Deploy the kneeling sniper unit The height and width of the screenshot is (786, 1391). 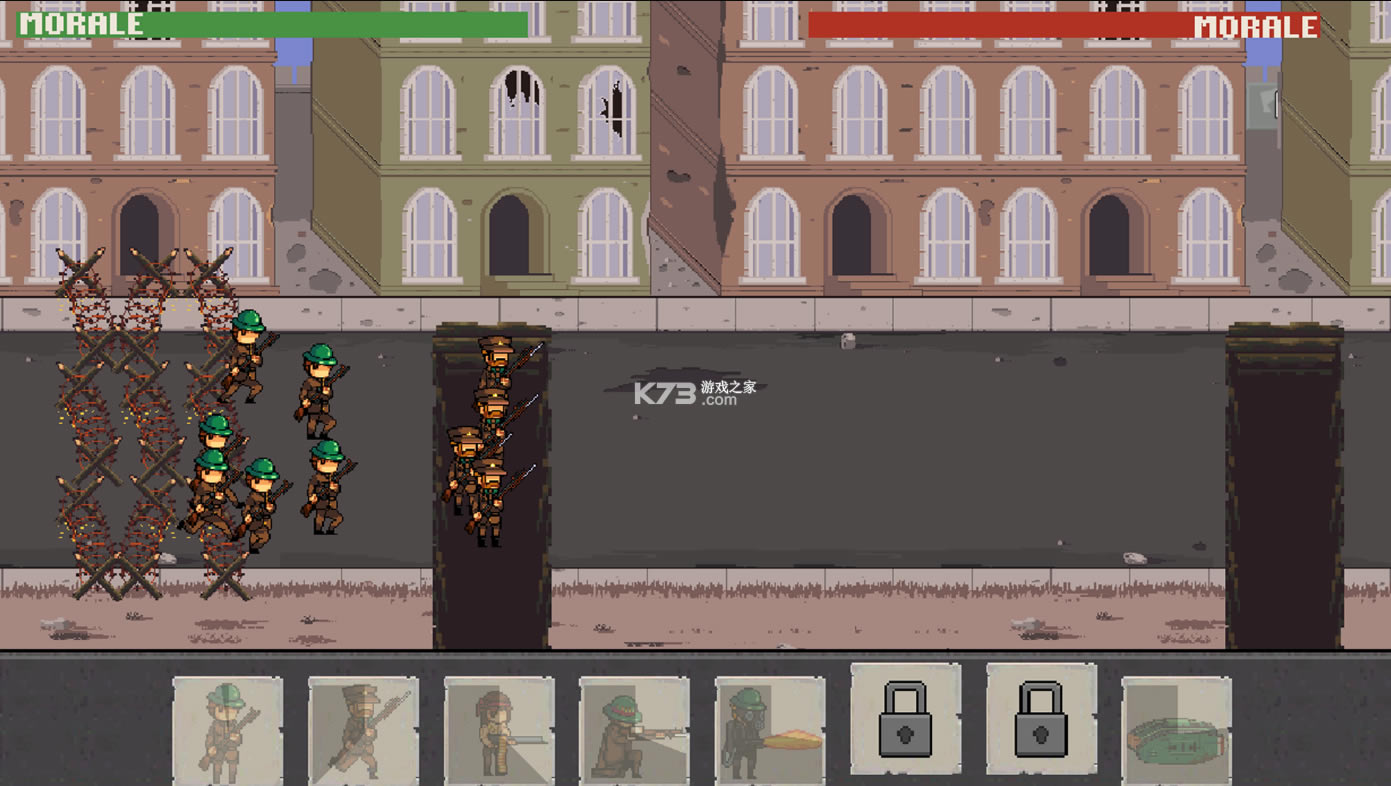634,729
